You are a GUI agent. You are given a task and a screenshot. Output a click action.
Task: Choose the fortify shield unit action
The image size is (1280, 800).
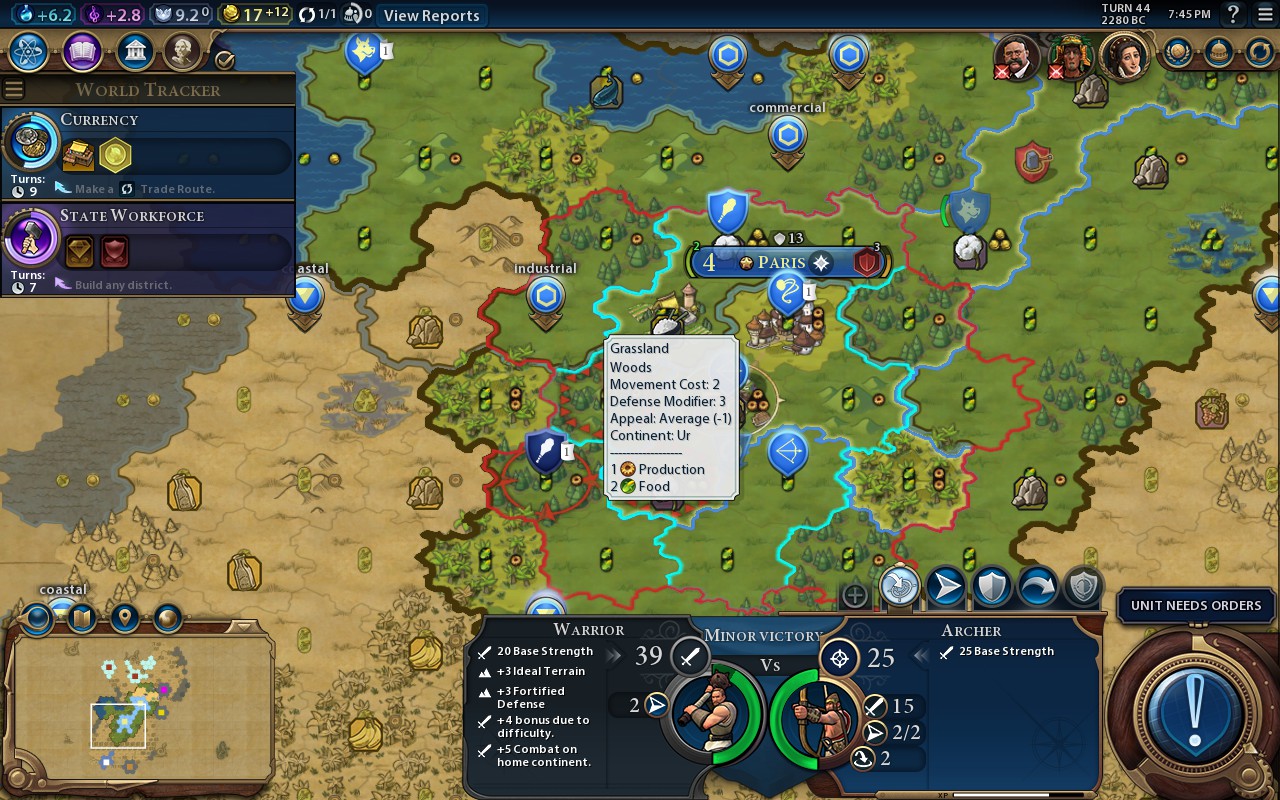click(x=992, y=587)
